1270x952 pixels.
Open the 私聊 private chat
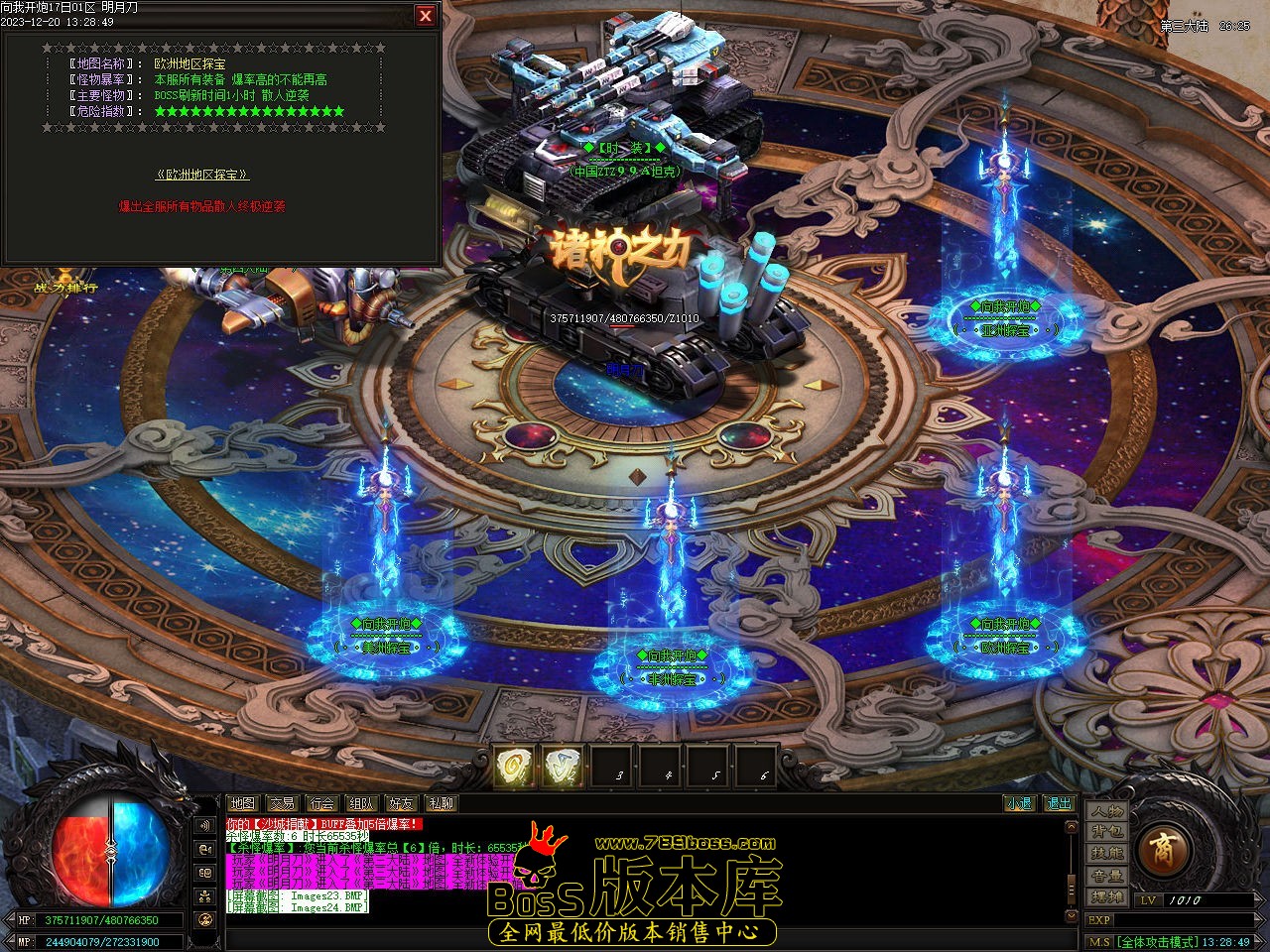[441, 803]
